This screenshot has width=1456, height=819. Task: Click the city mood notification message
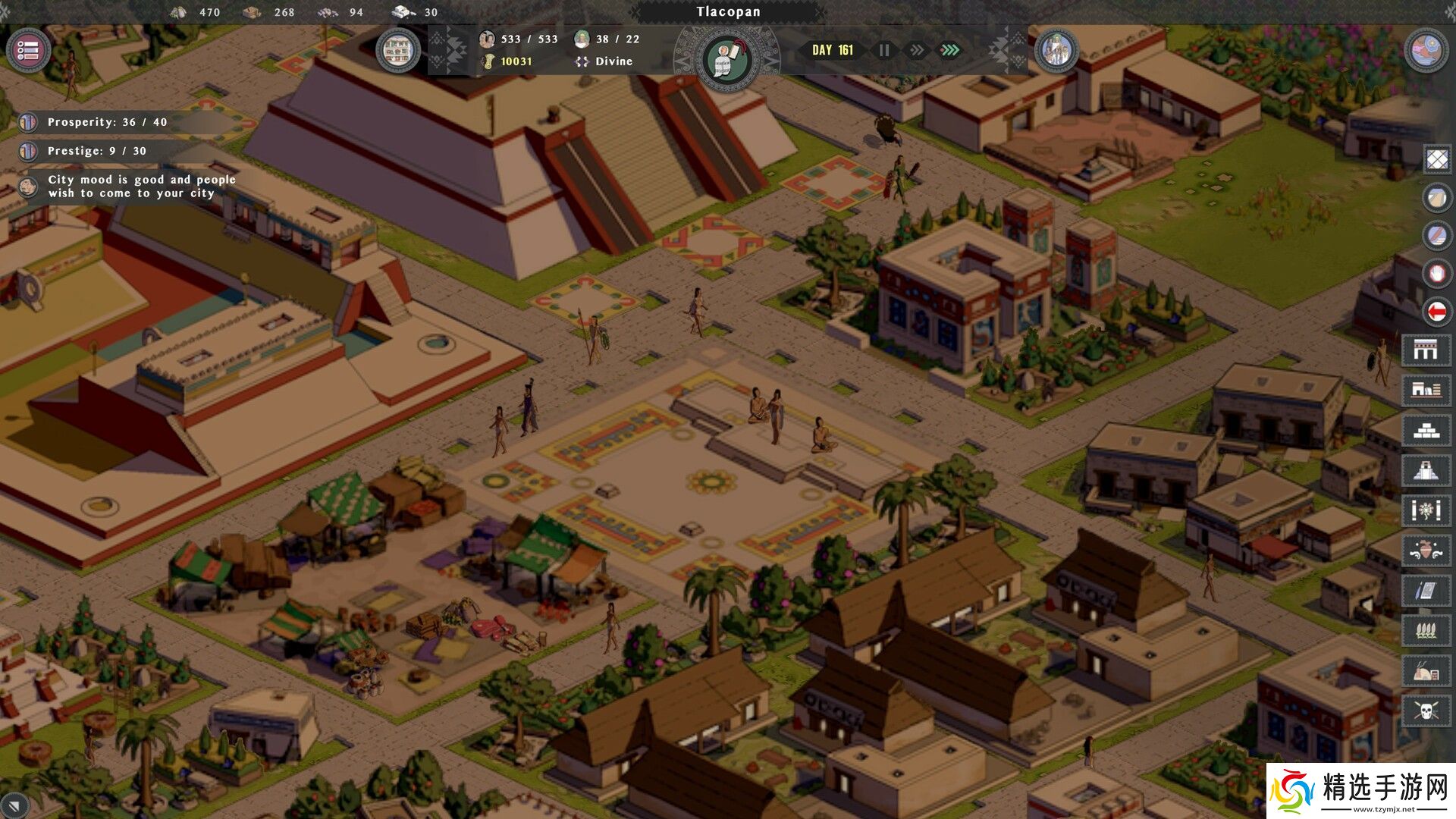point(141,187)
